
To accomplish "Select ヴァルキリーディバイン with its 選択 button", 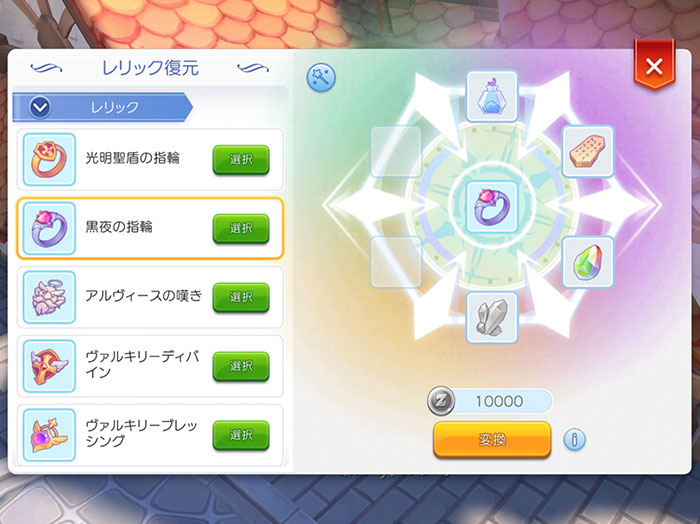I will 241,366.
